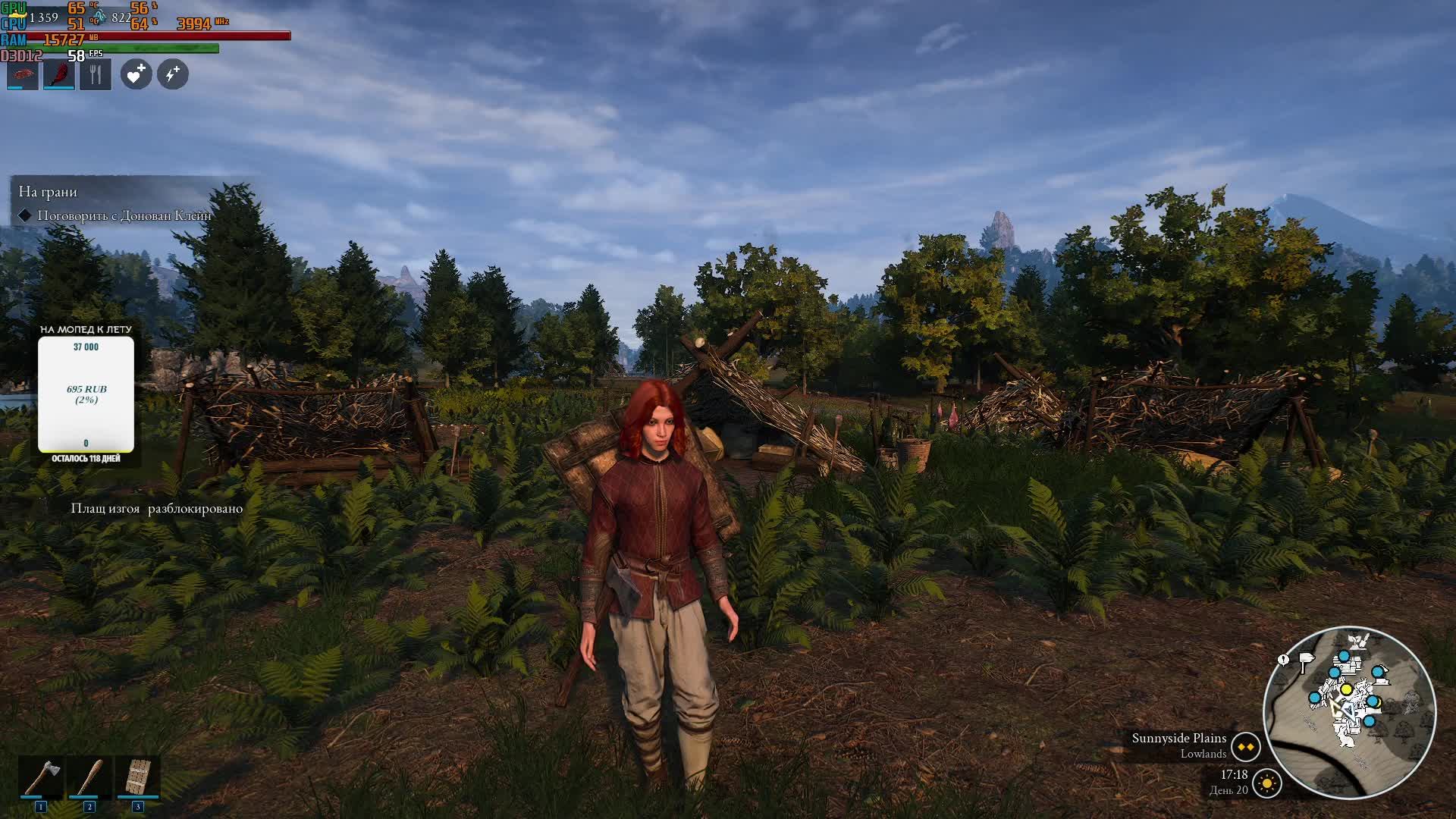The width and height of the screenshot is (1456, 819).
Task: Open the circular minimap
Action: [x=1349, y=711]
